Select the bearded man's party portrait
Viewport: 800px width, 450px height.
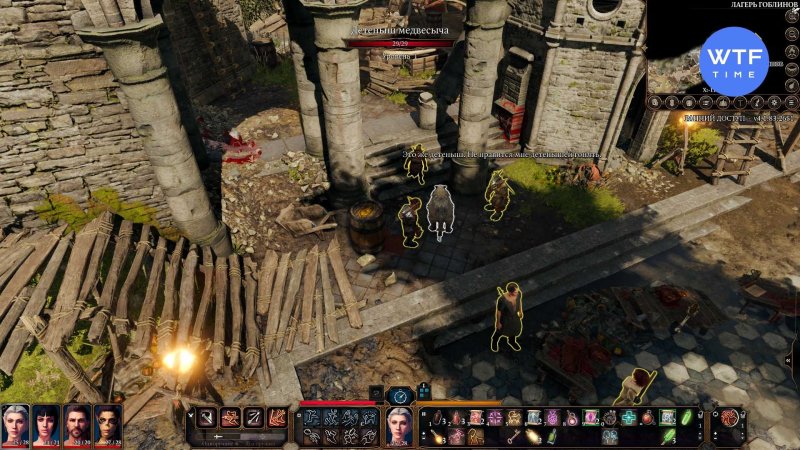click(77, 423)
